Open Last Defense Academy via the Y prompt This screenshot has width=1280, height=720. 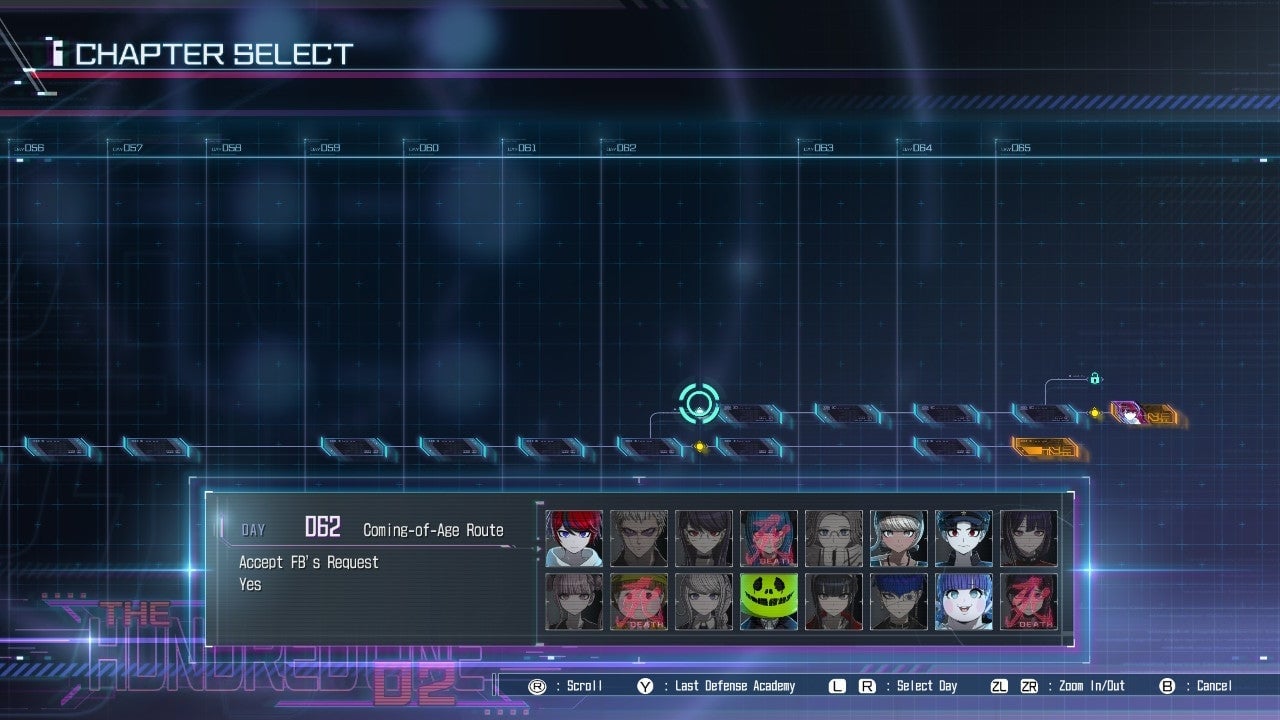coord(720,686)
